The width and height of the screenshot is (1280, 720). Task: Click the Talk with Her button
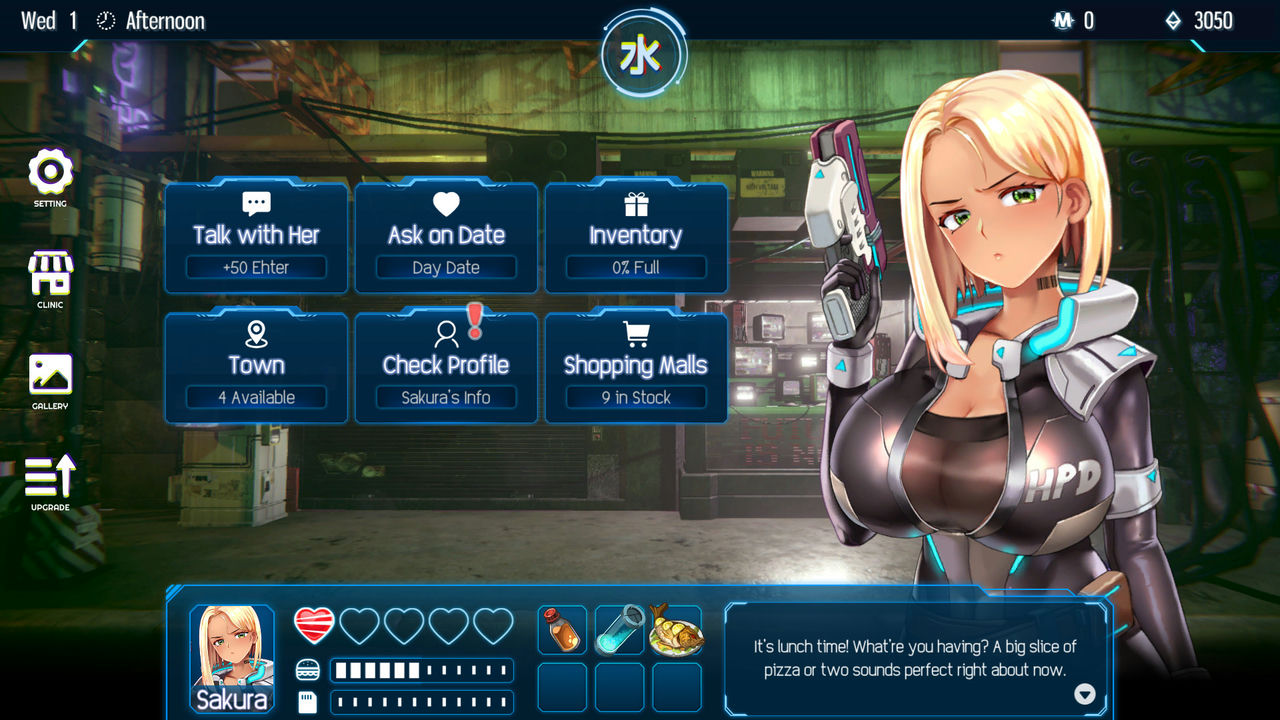coord(255,235)
